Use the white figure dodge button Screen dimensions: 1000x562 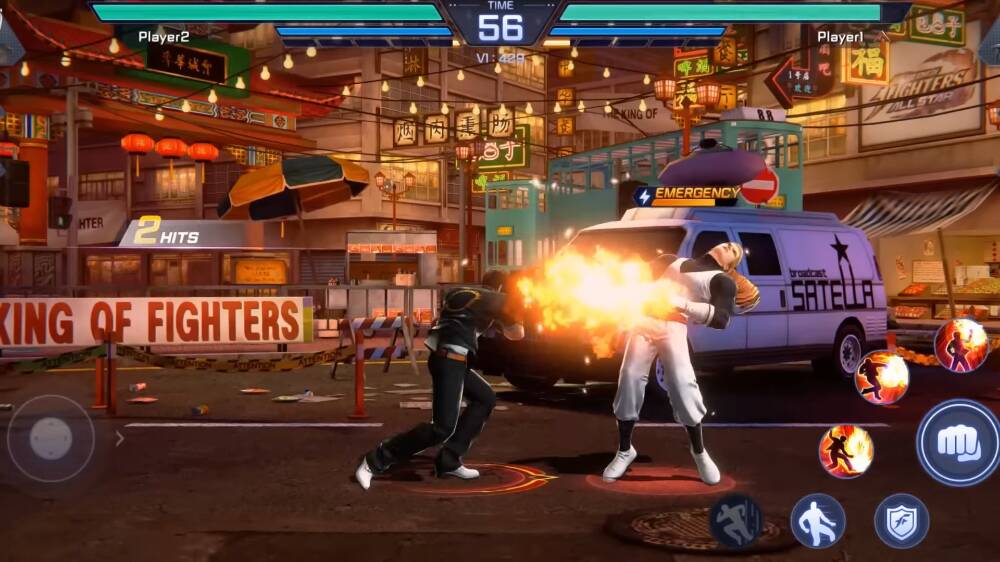coord(818,521)
